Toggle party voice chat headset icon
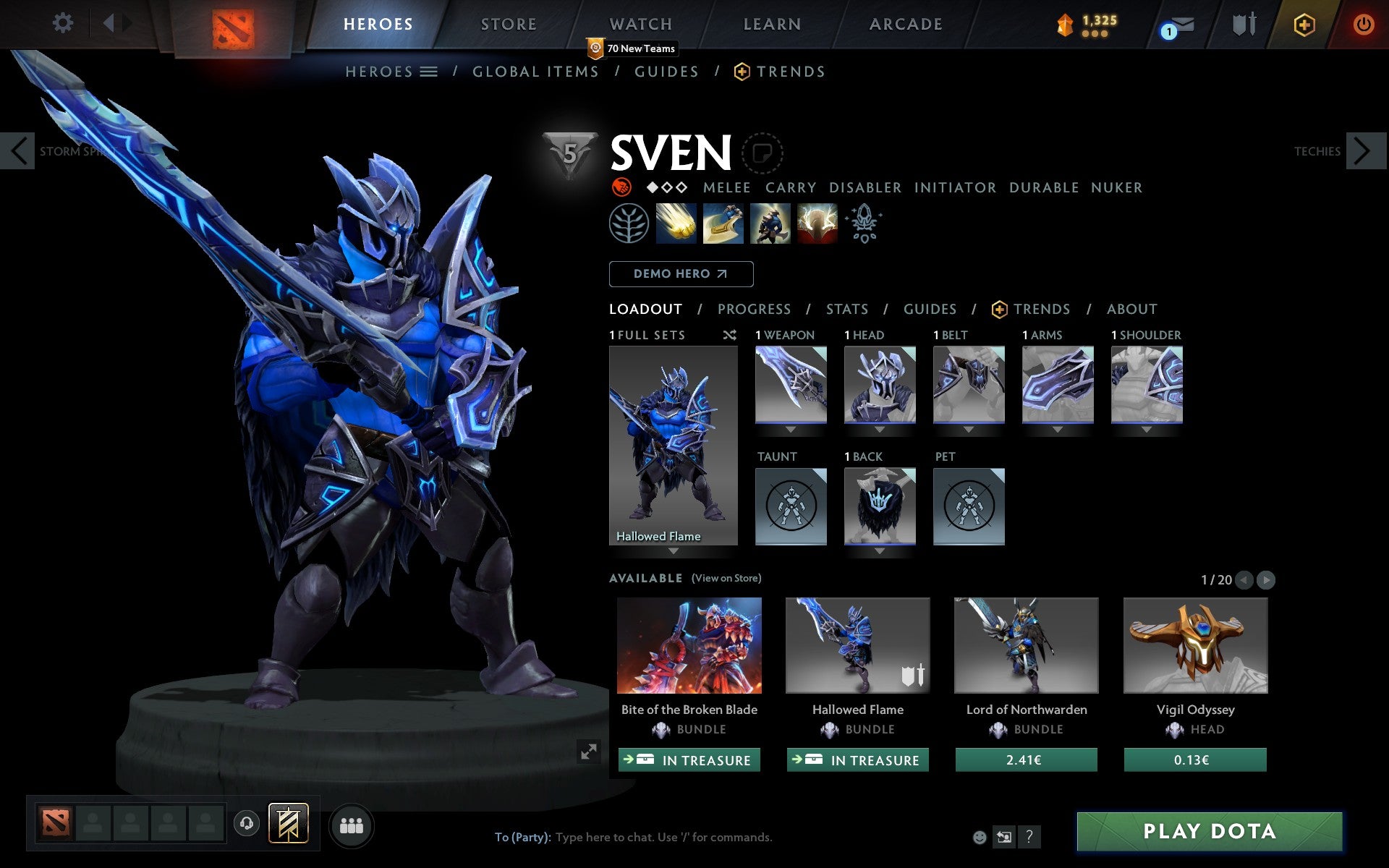The width and height of the screenshot is (1389, 868). 247,825
